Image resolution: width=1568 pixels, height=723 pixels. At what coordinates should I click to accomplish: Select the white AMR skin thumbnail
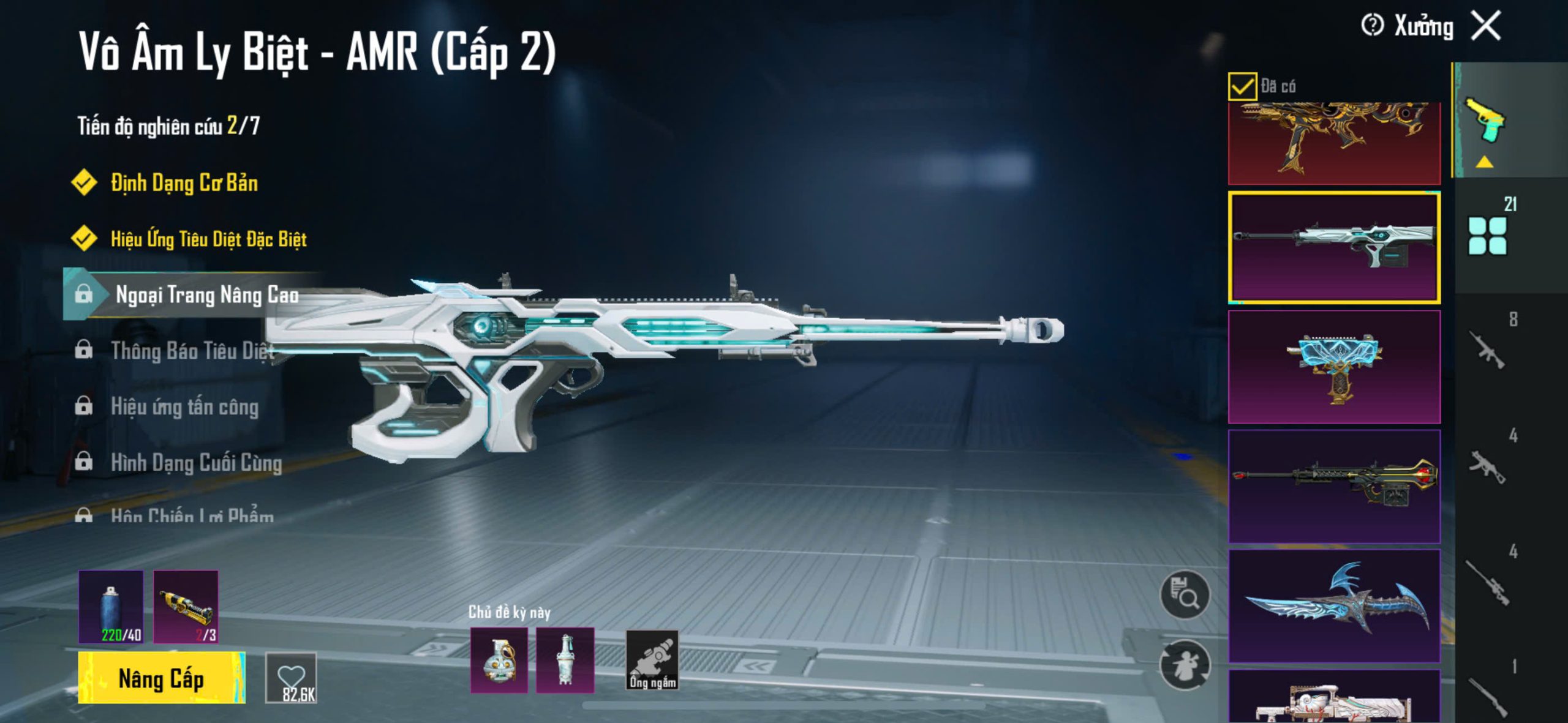[1334, 247]
